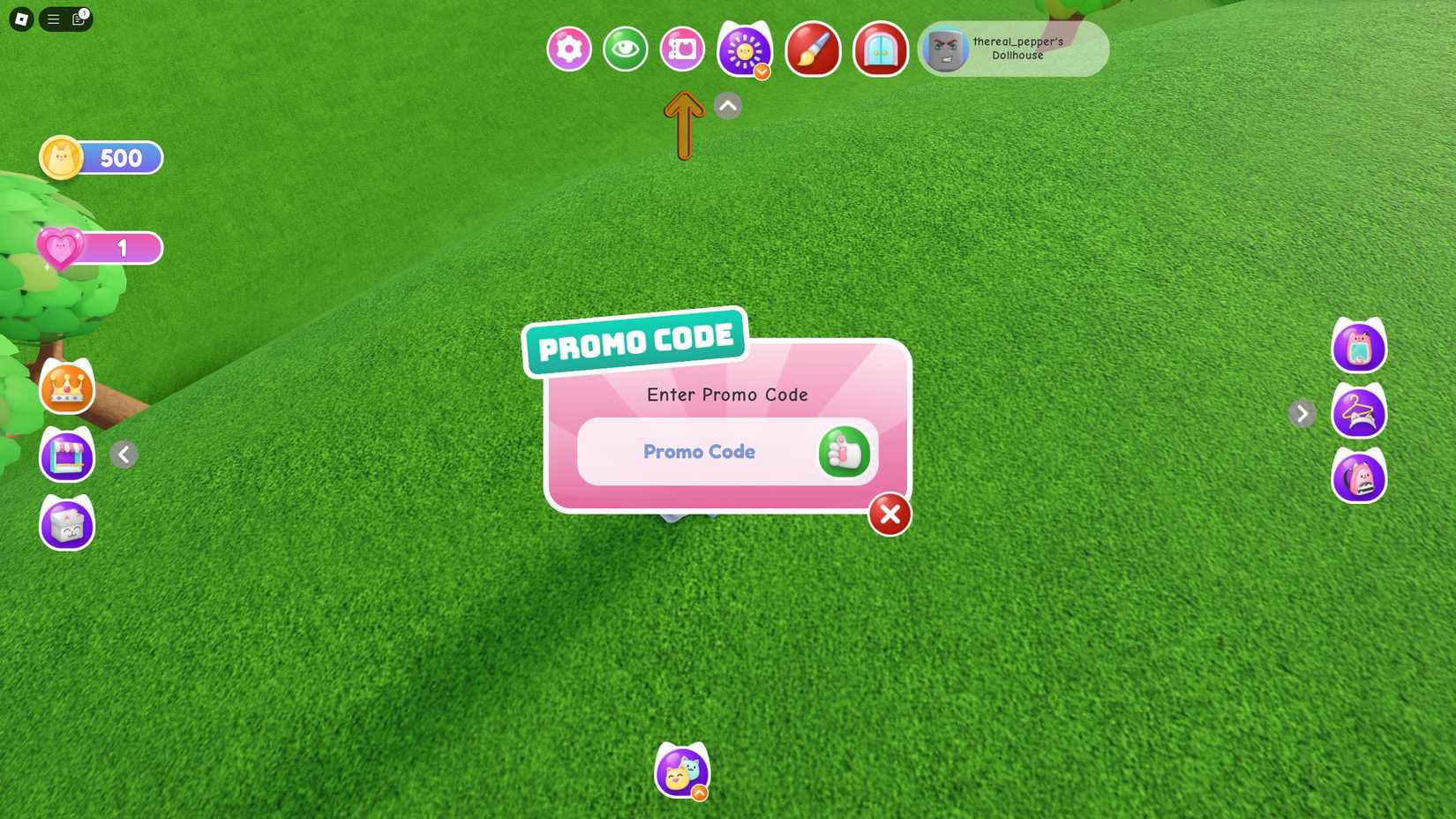Image resolution: width=1456 pixels, height=819 pixels.
Task: Select the purple shop stall icon
Action: [x=66, y=455]
